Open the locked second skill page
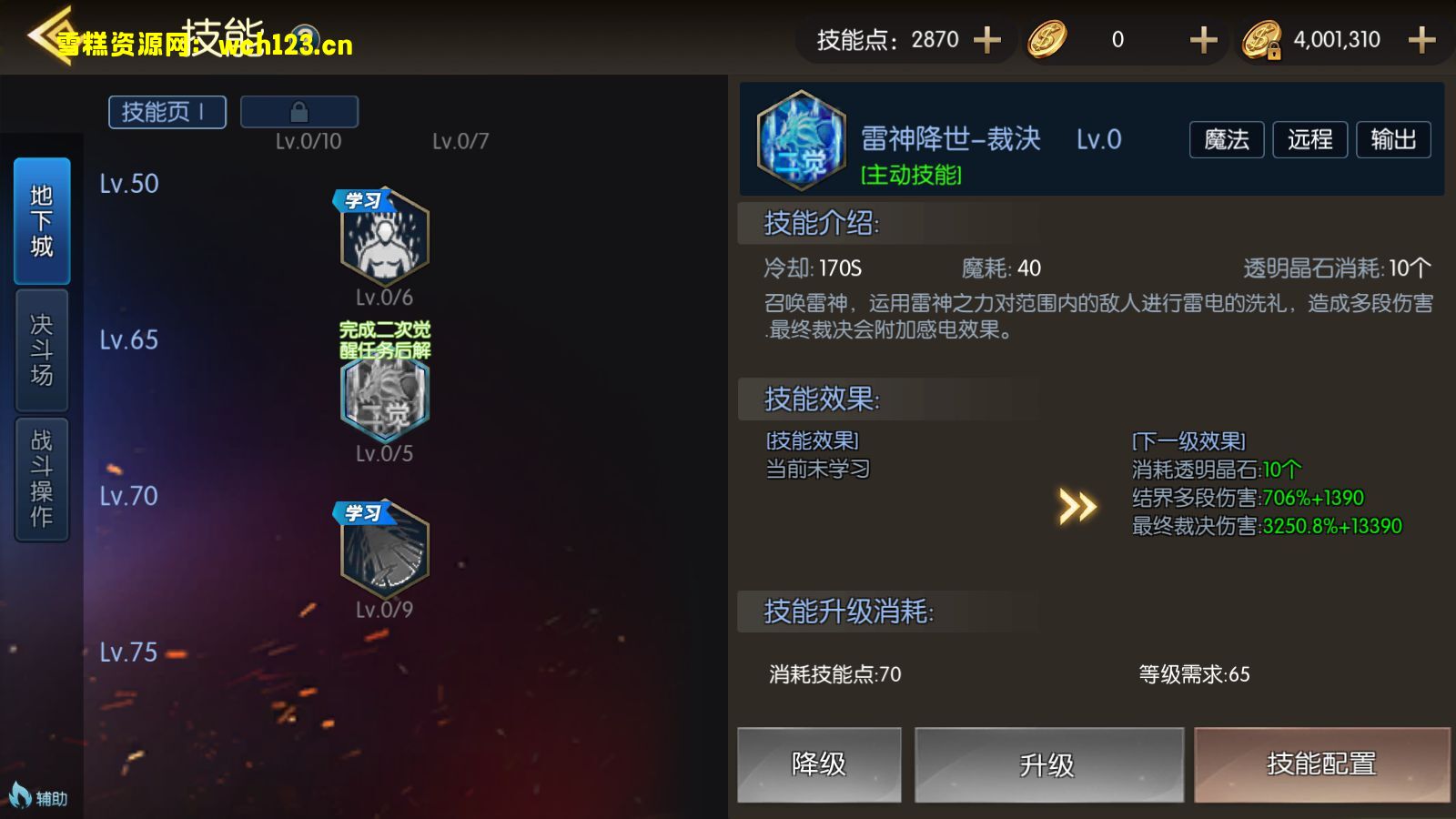Viewport: 1456px width, 819px height. 298,111
